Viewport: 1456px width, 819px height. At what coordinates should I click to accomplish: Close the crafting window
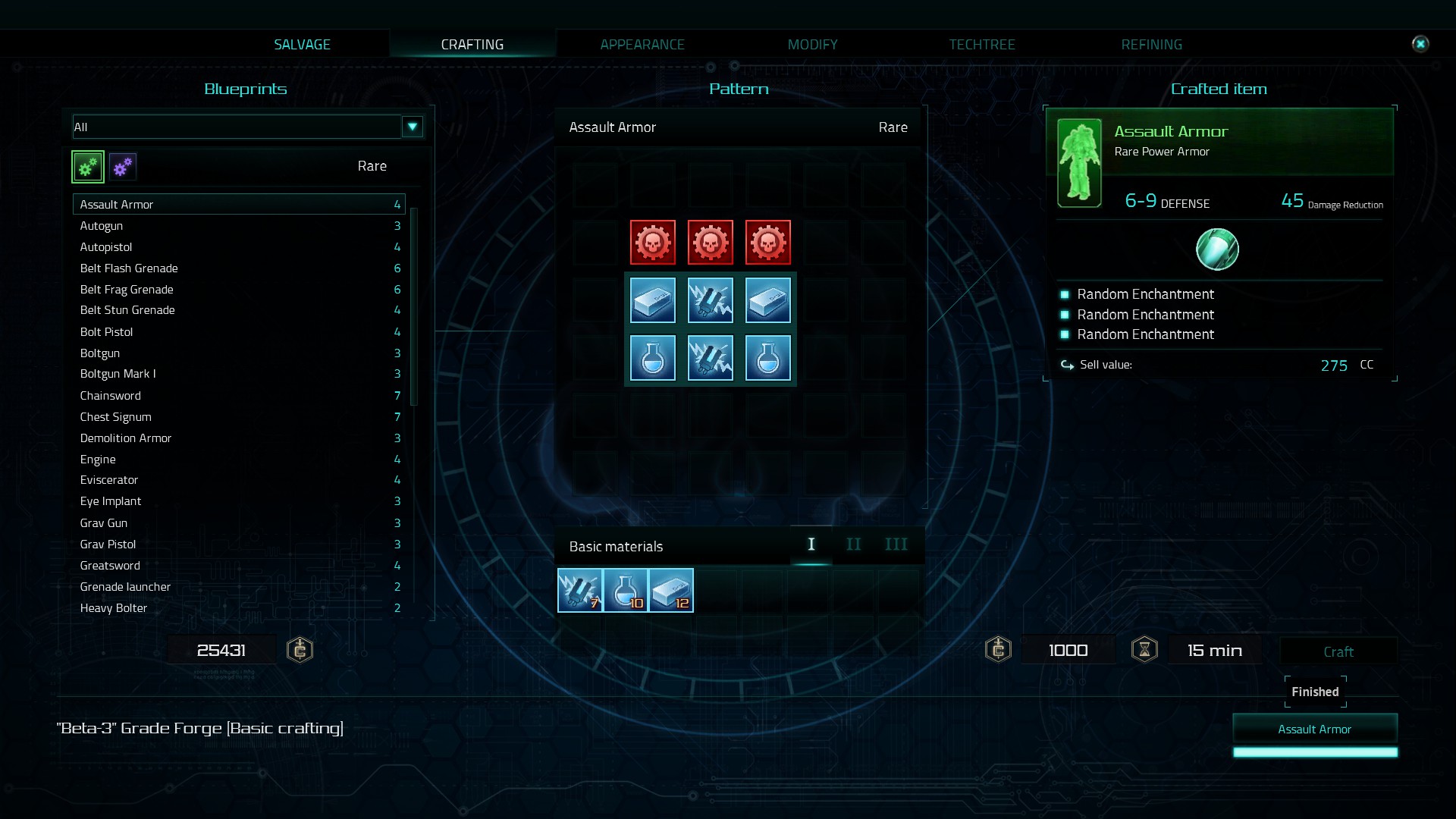1420,44
